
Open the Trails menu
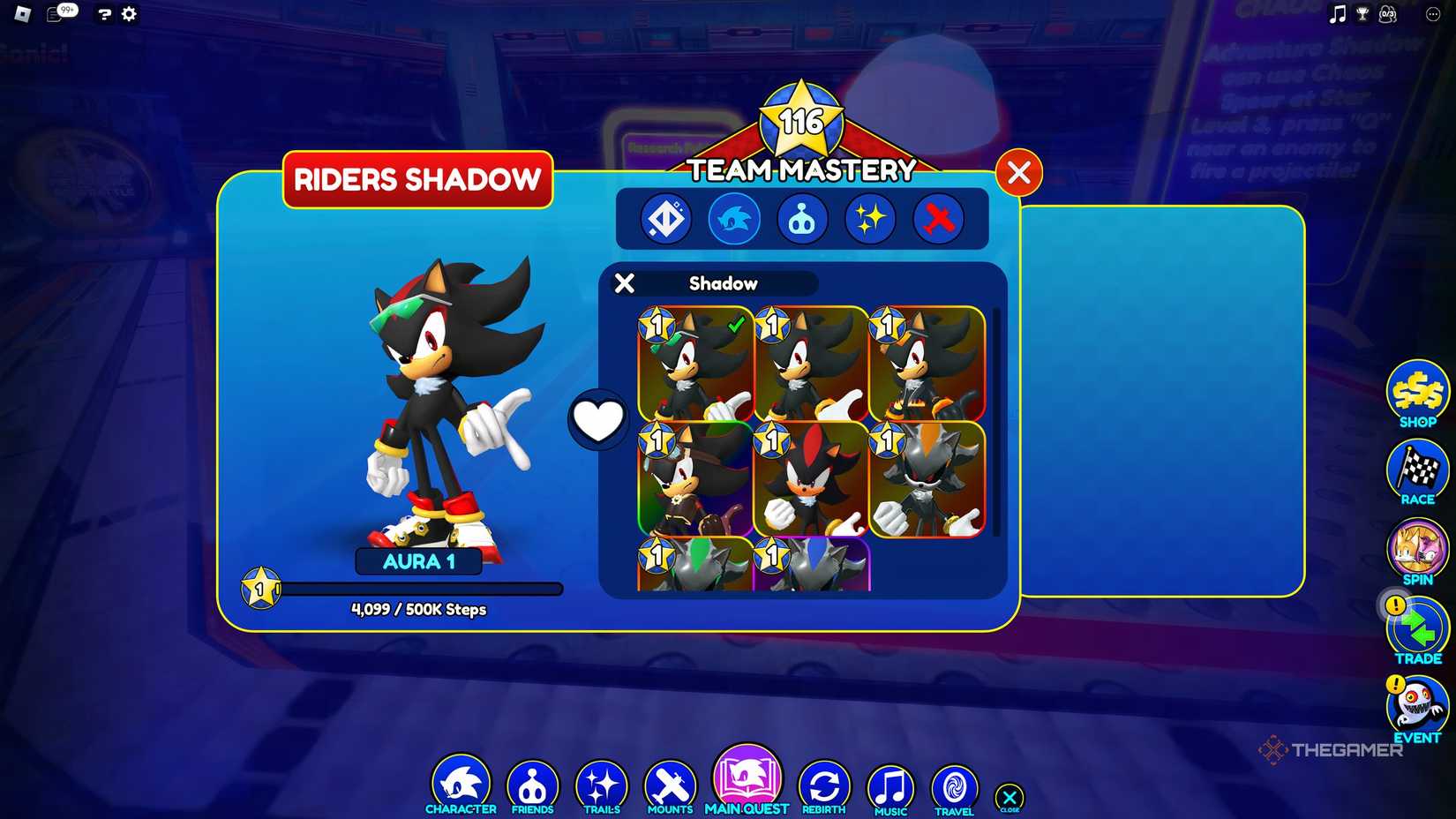[x=601, y=780]
